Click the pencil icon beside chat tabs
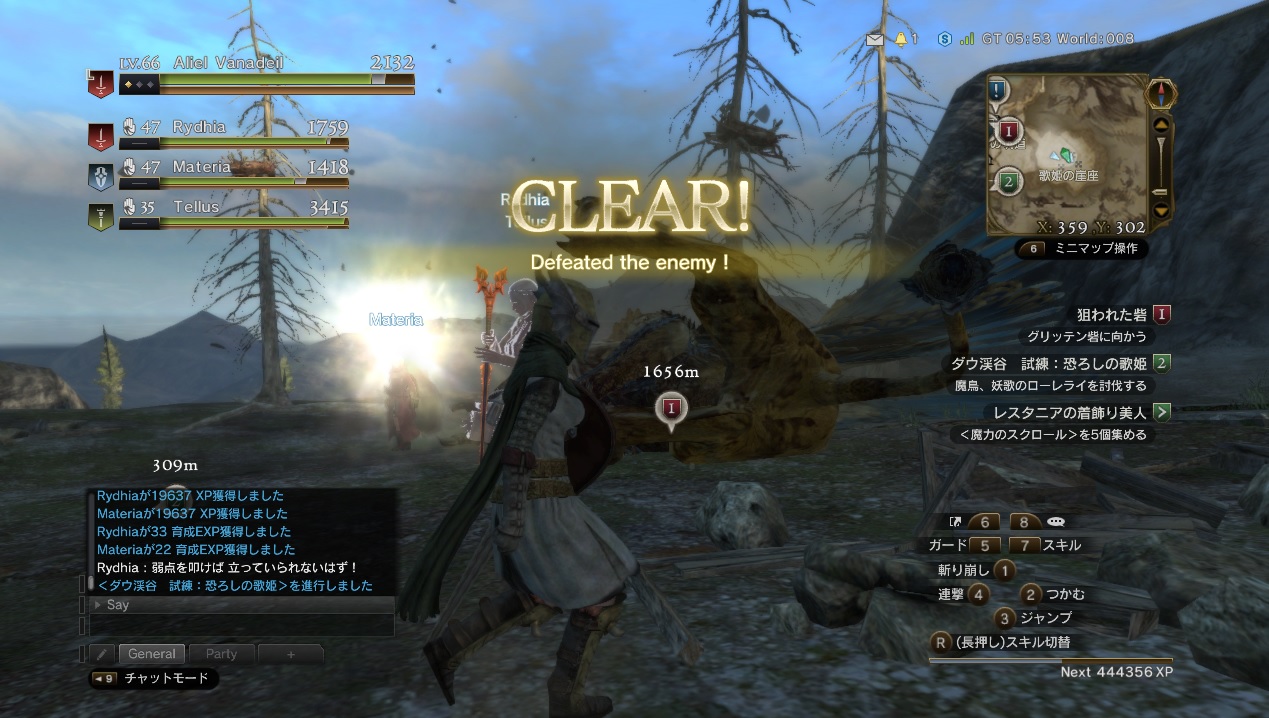1269x718 pixels. (101, 654)
